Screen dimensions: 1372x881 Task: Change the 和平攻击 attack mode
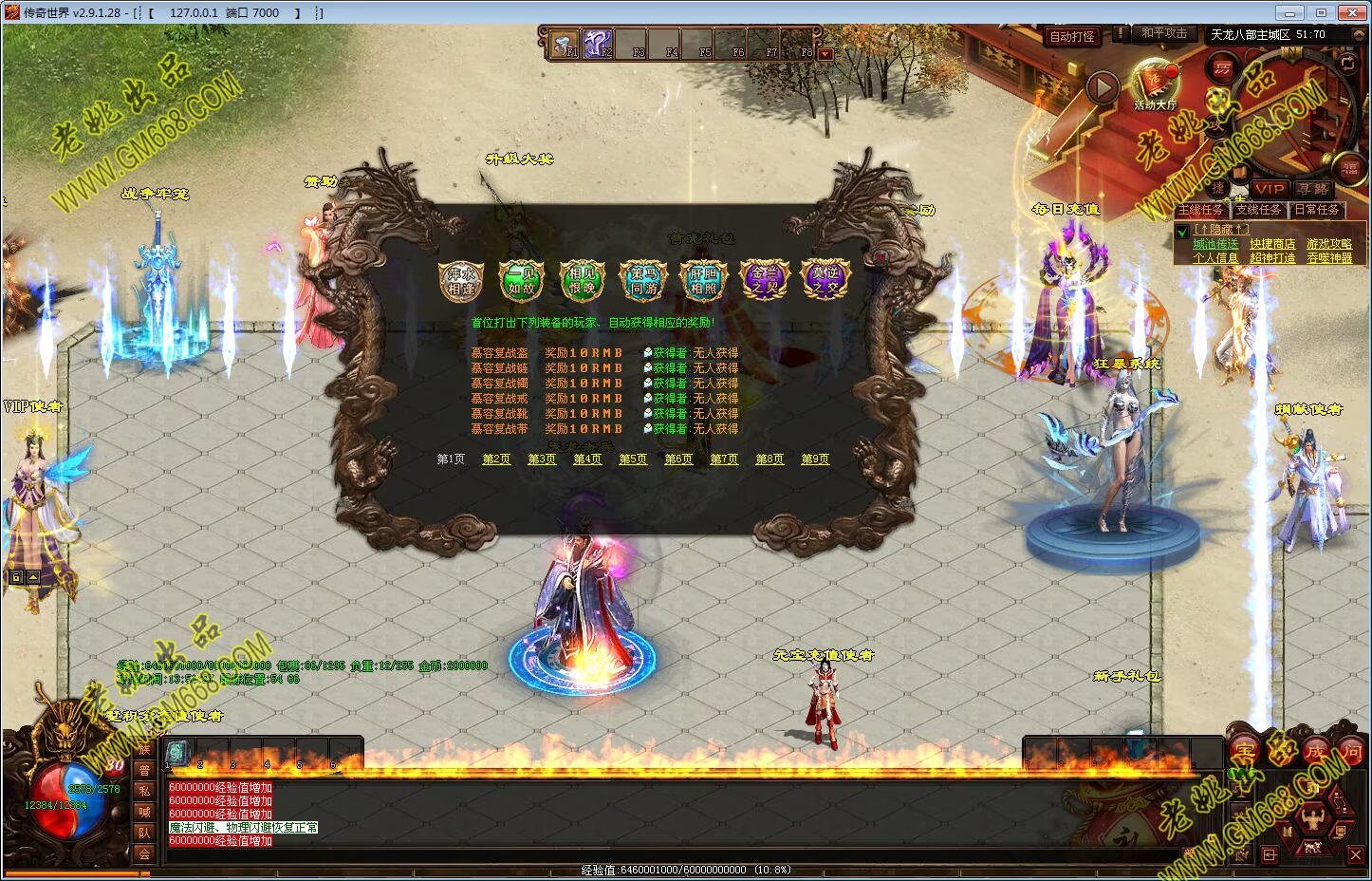pyautogui.click(x=1163, y=33)
